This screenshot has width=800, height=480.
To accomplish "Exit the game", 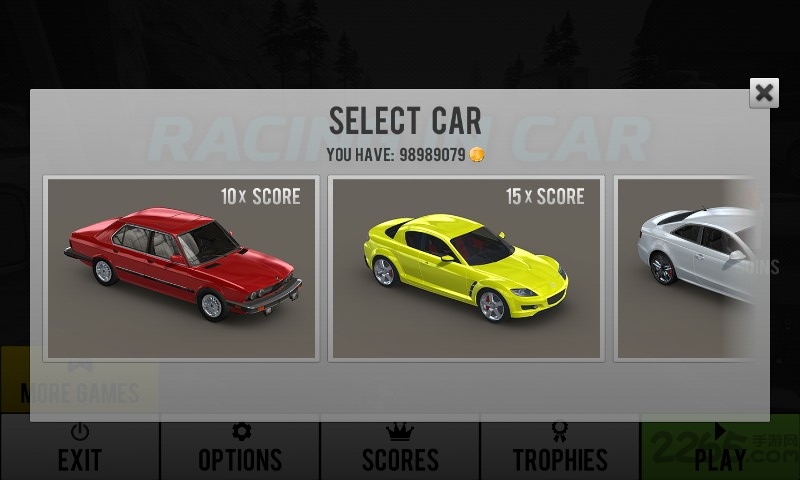I will click(80, 448).
